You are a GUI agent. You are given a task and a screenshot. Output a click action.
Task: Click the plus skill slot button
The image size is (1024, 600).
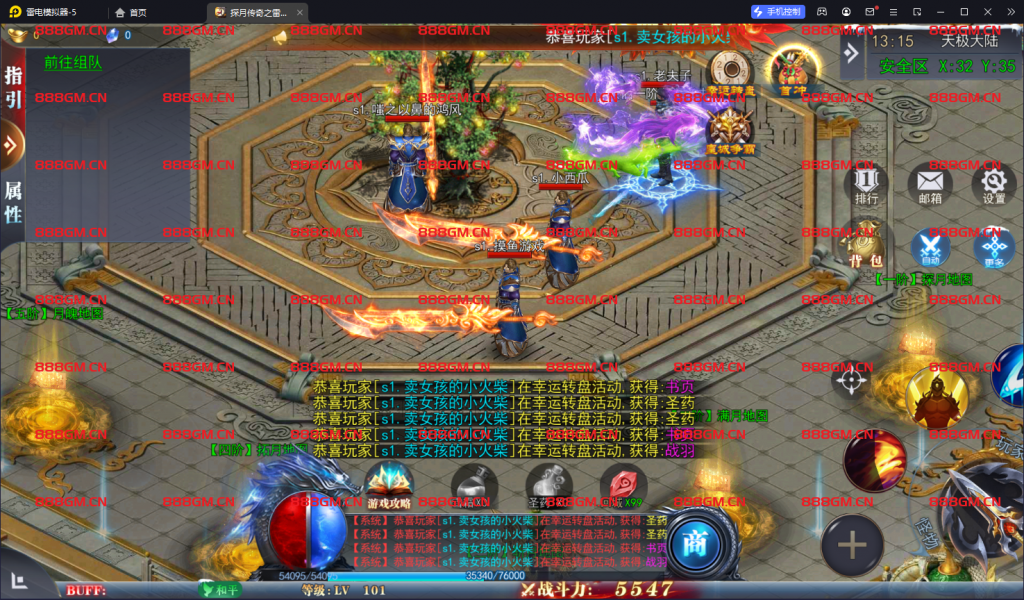[852, 545]
